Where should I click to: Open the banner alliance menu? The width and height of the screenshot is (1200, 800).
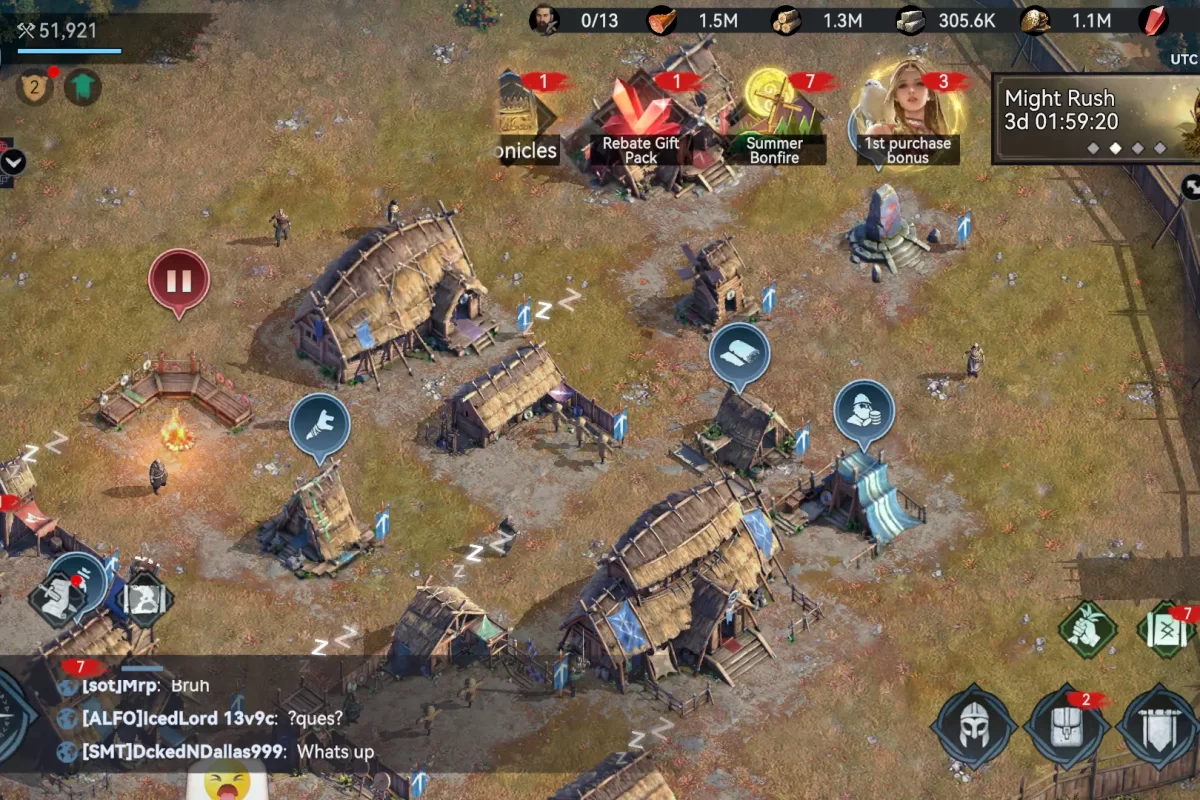pyautogui.click(x=1160, y=727)
